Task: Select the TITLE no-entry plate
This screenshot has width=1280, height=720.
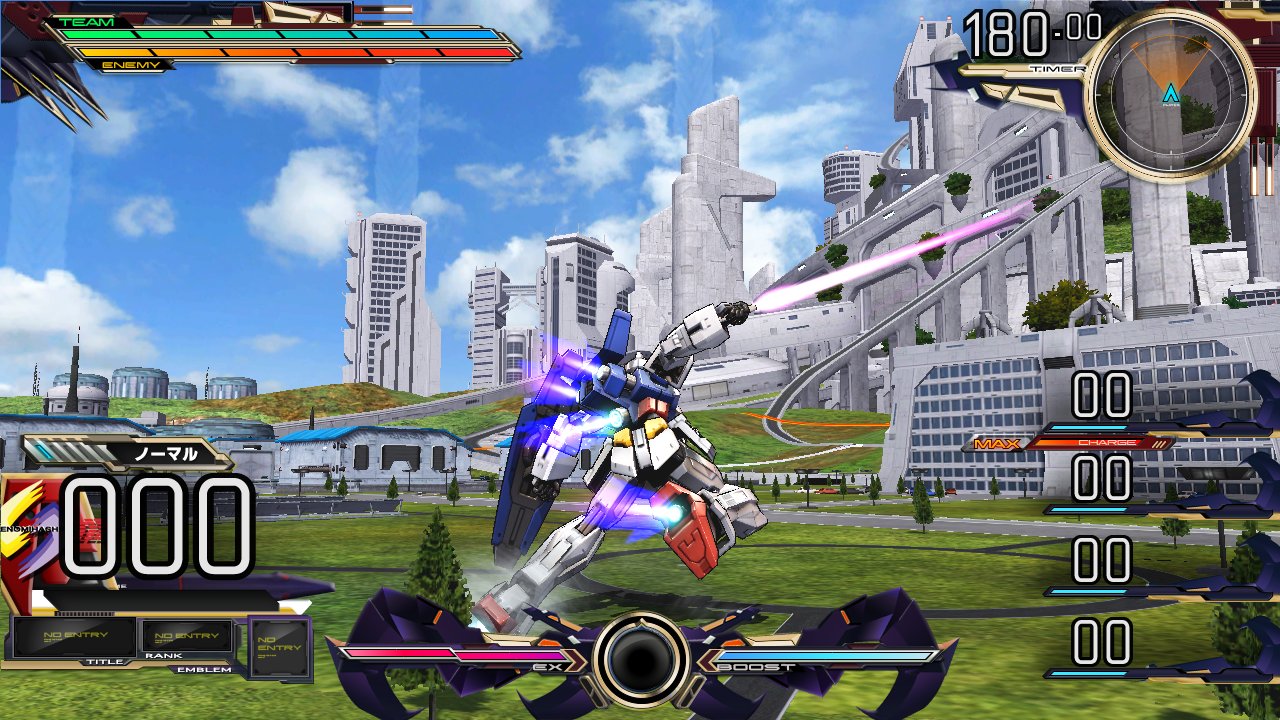Action: tap(74, 636)
